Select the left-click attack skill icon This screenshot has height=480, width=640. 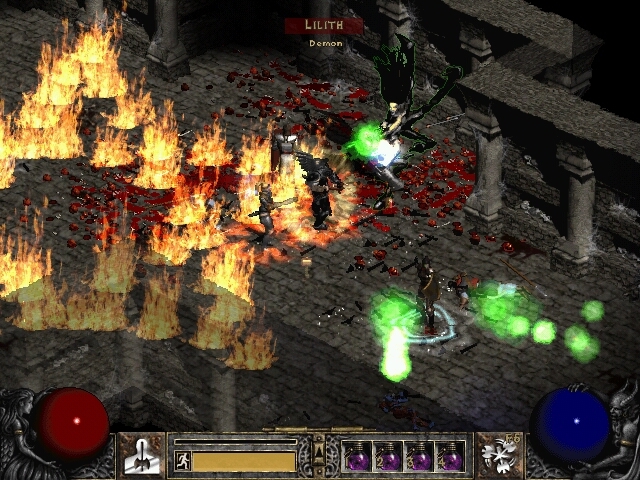pos(141,453)
